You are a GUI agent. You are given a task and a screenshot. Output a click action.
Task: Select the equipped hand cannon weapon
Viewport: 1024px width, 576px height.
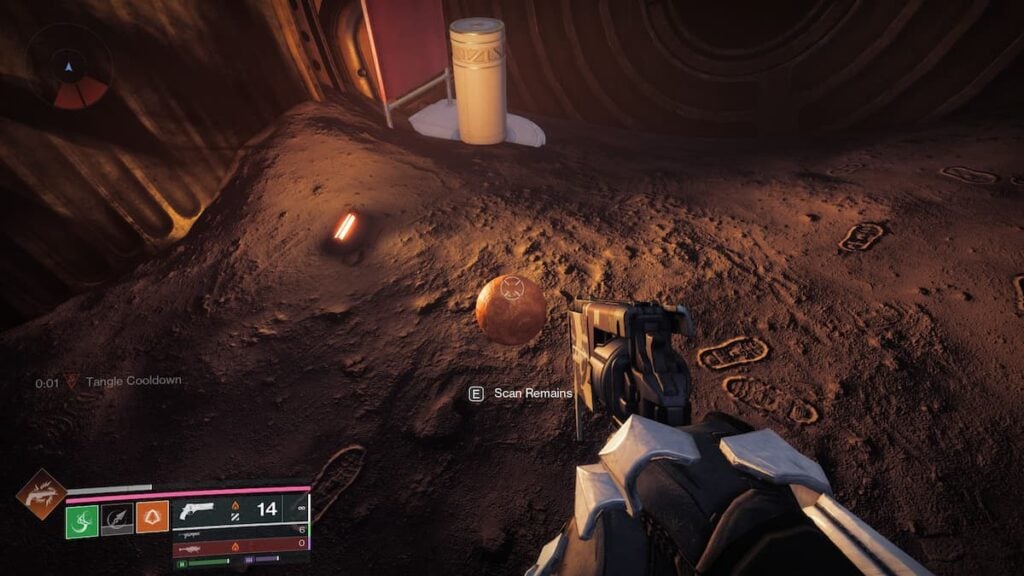(x=196, y=511)
